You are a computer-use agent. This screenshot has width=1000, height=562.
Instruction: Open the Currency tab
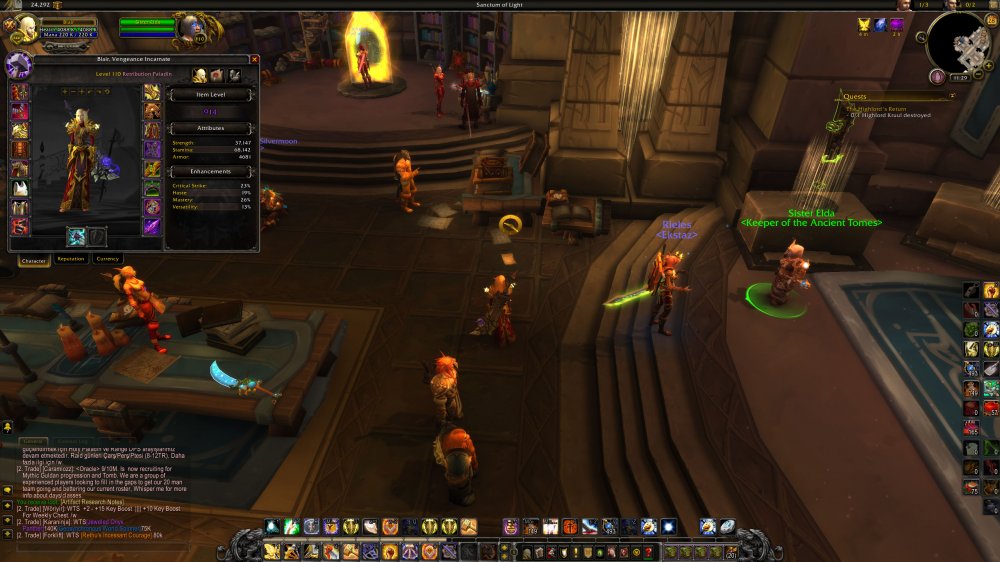(x=107, y=259)
